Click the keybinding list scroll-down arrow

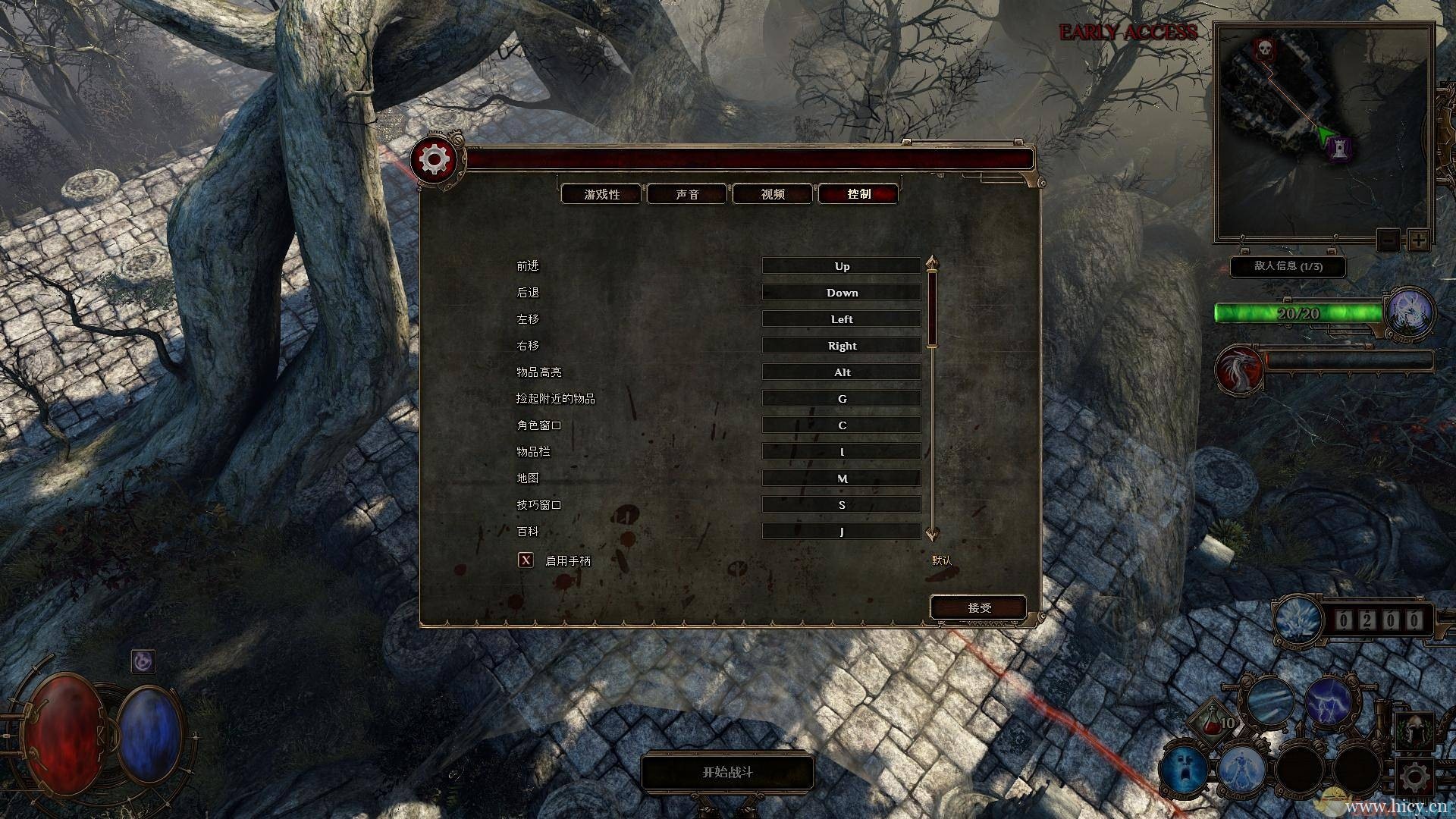[x=932, y=533]
